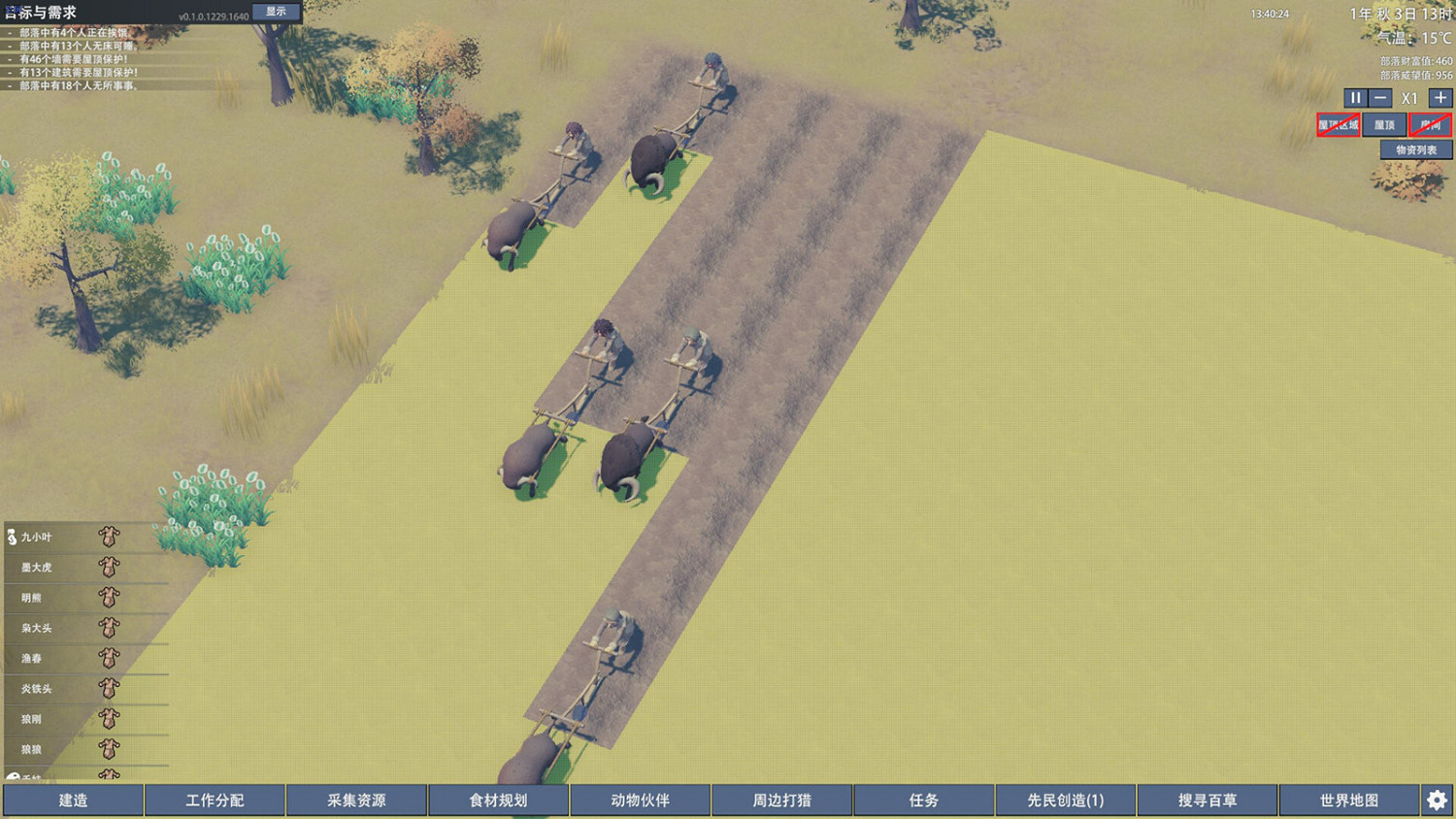Viewport: 1456px width, 819px height.
Task: Click the 工作分配 work assignment button
Action: pos(214,800)
